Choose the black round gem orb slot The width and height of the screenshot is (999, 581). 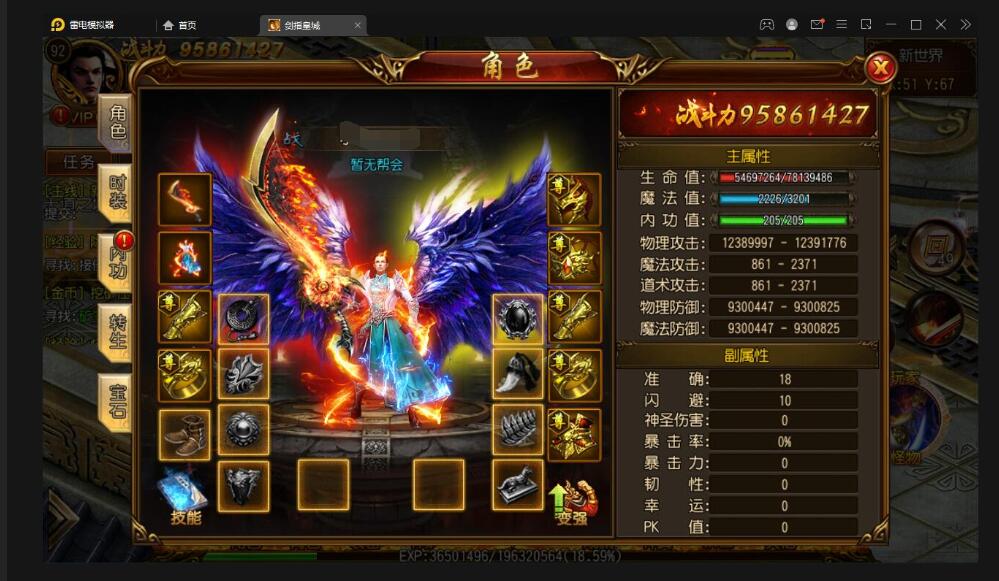tap(518, 318)
